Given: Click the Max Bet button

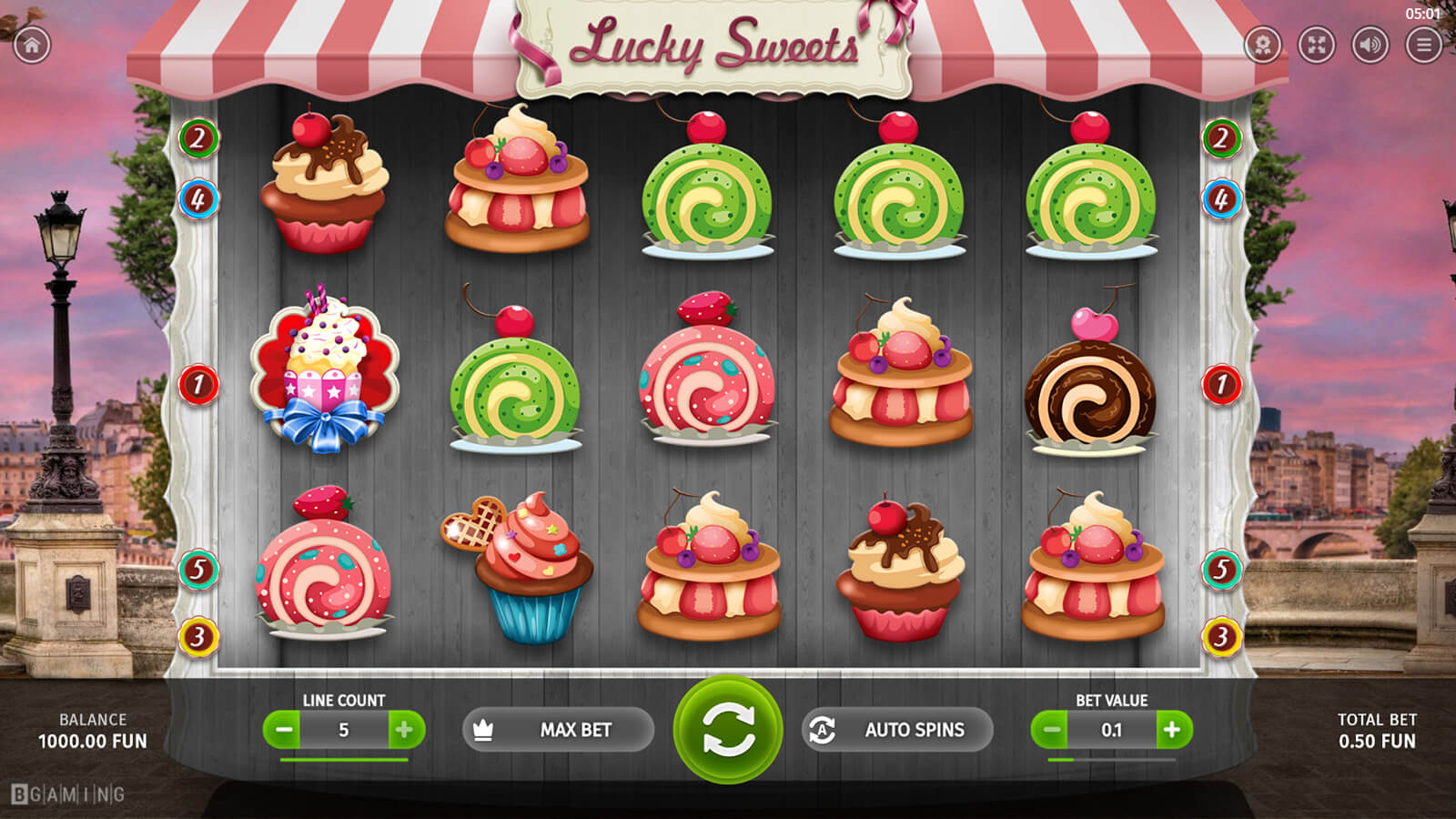Looking at the screenshot, I should pos(558,730).
